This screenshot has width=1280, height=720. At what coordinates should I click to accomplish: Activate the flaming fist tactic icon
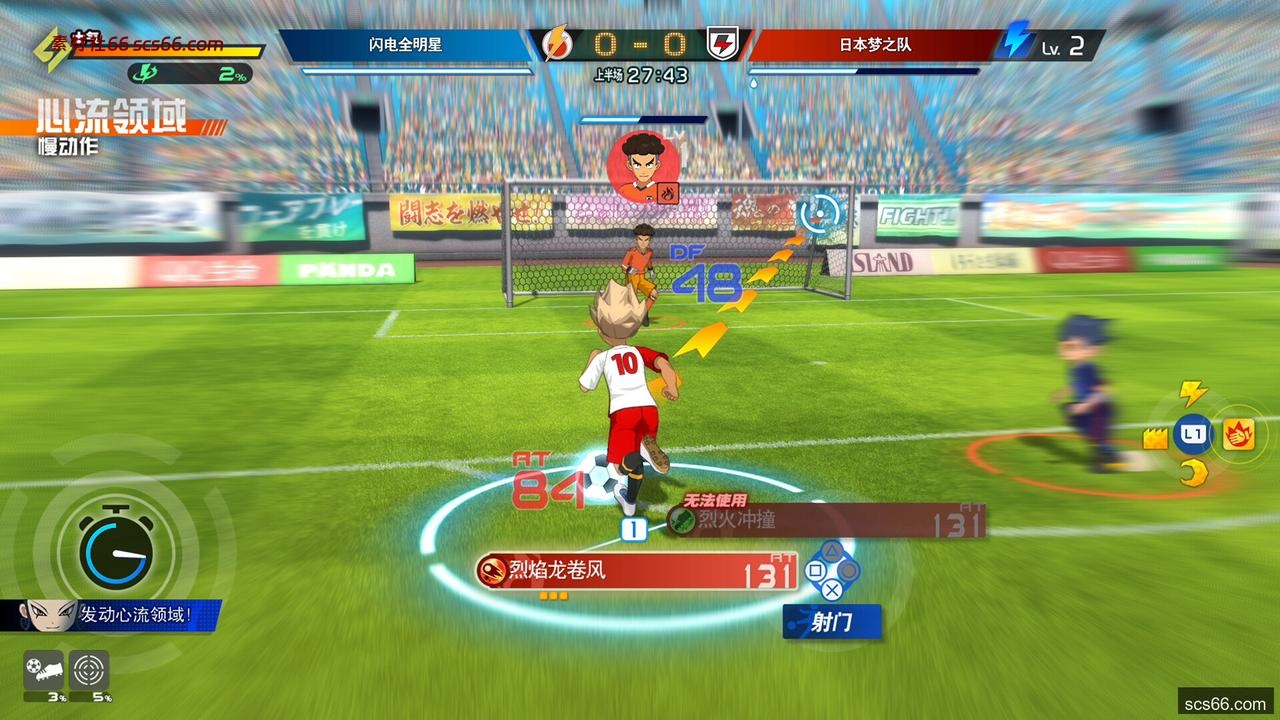pos(1239,435)
